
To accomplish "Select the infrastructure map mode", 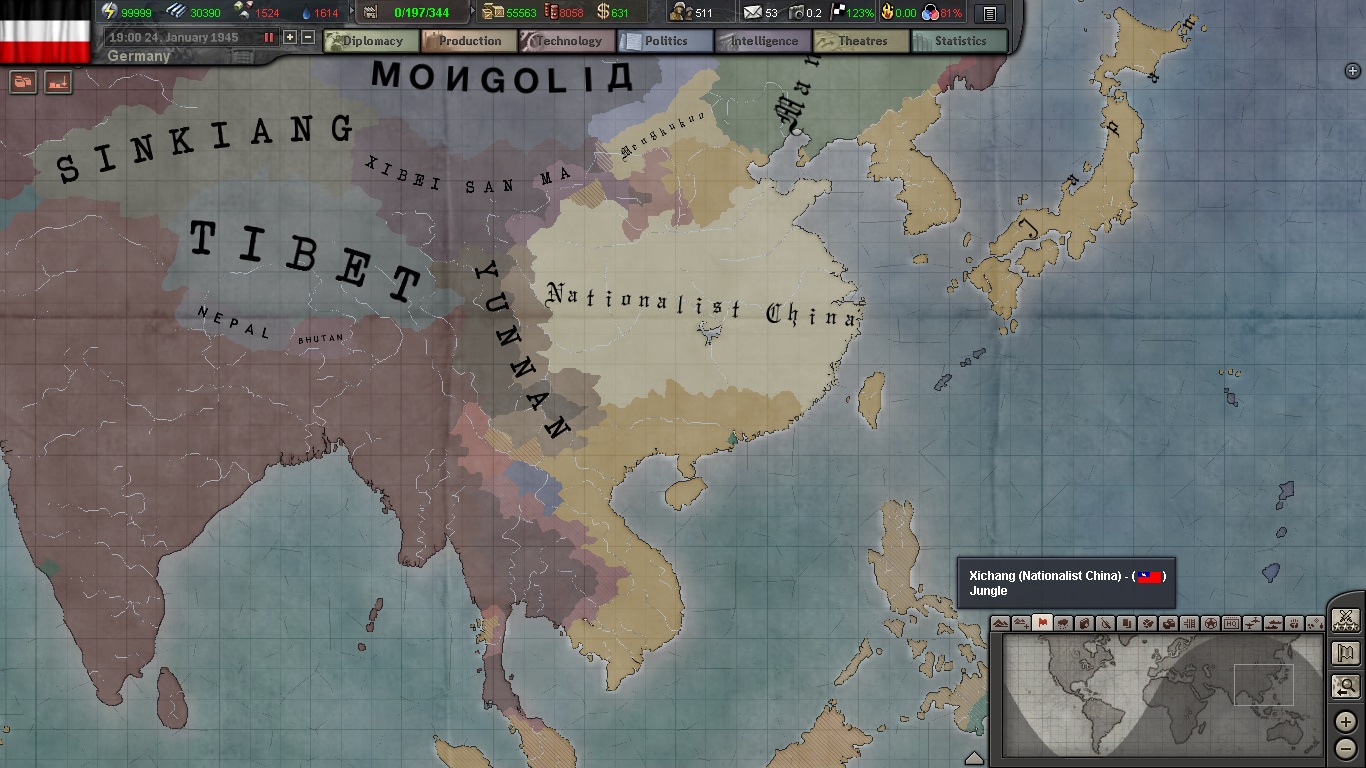I will click(1191, 624).
